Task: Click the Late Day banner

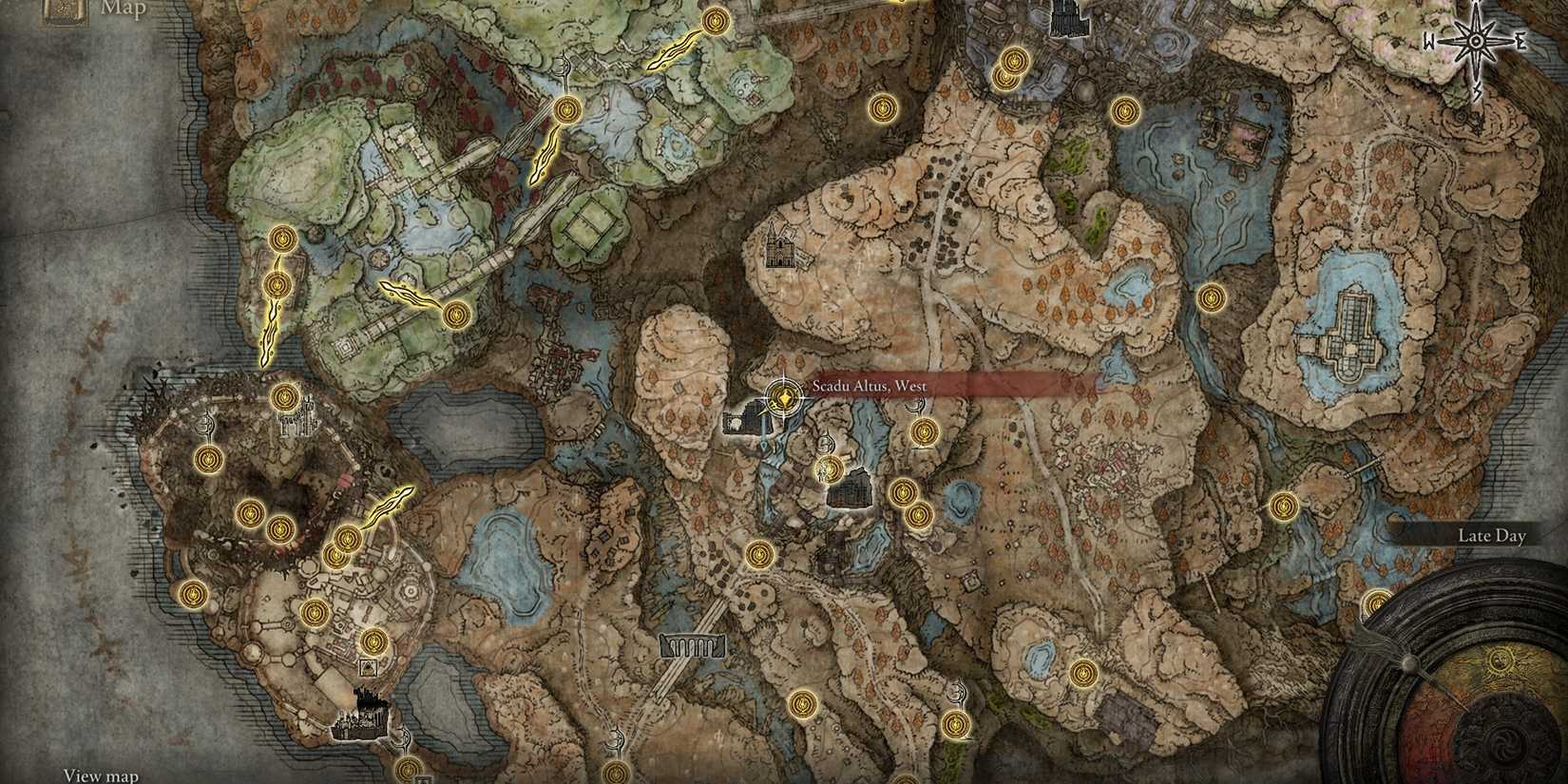Action: click(1490, 535)
